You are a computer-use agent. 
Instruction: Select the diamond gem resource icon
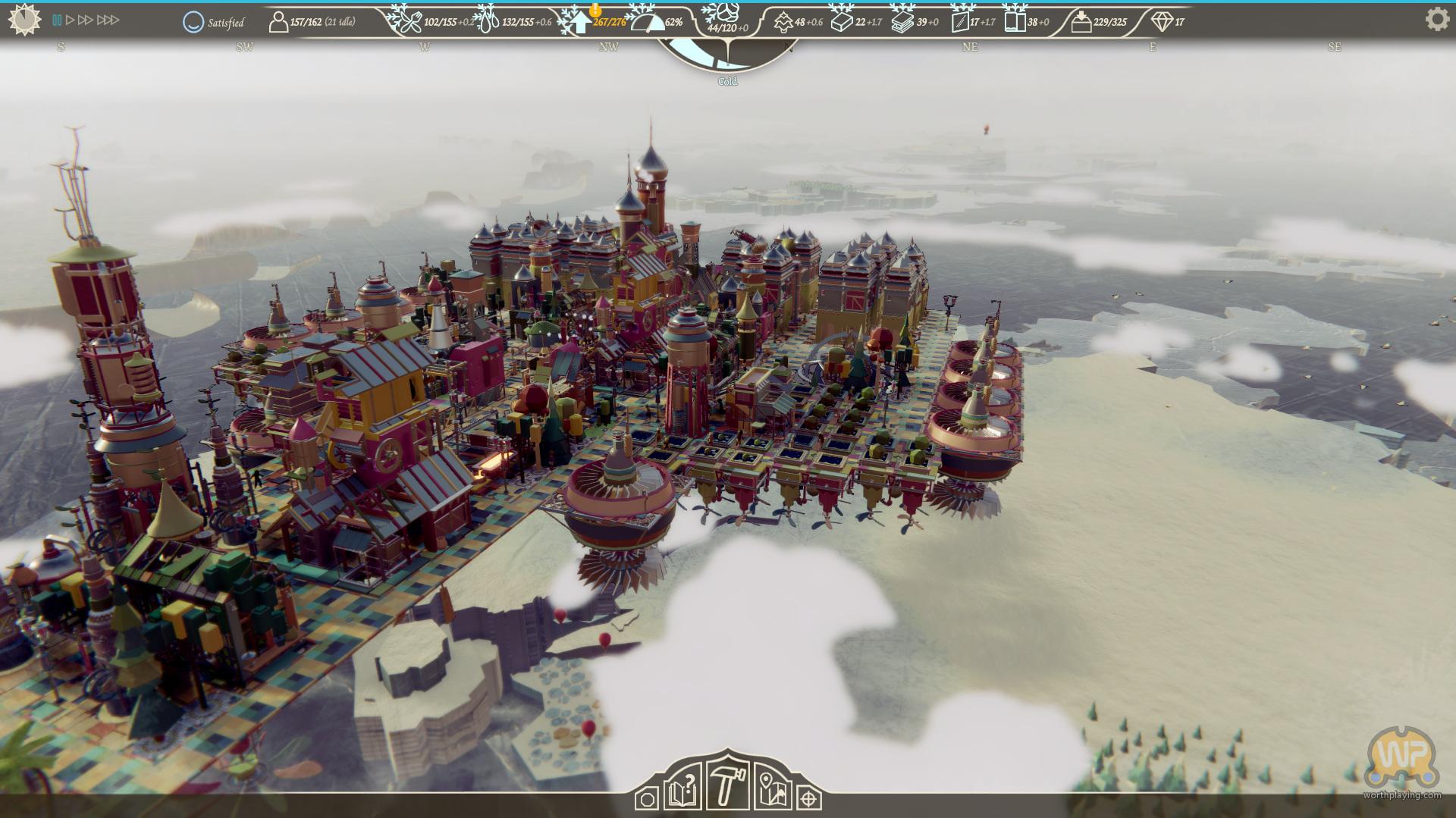coord(1161,22)
